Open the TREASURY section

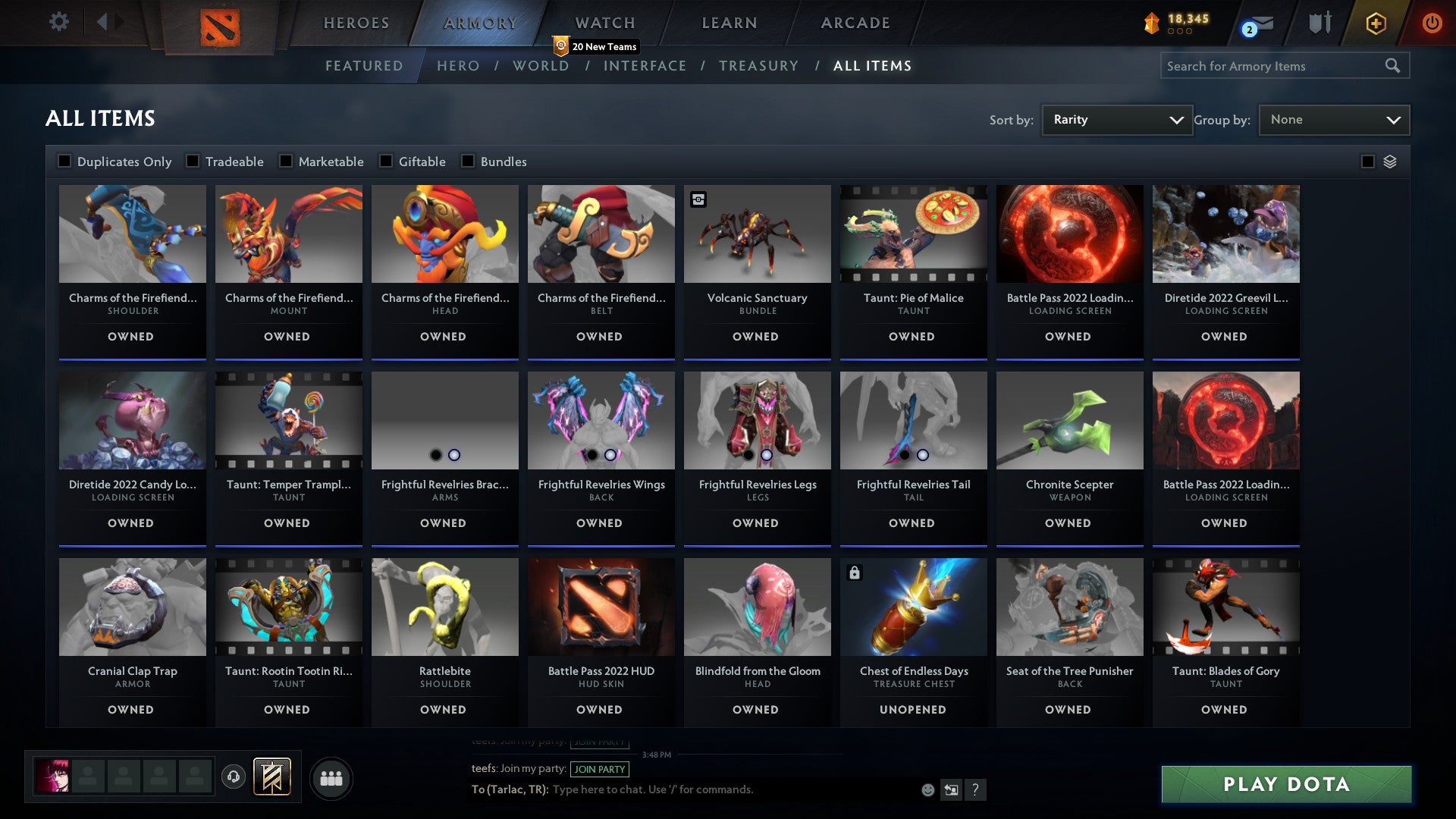click(758, 66)
